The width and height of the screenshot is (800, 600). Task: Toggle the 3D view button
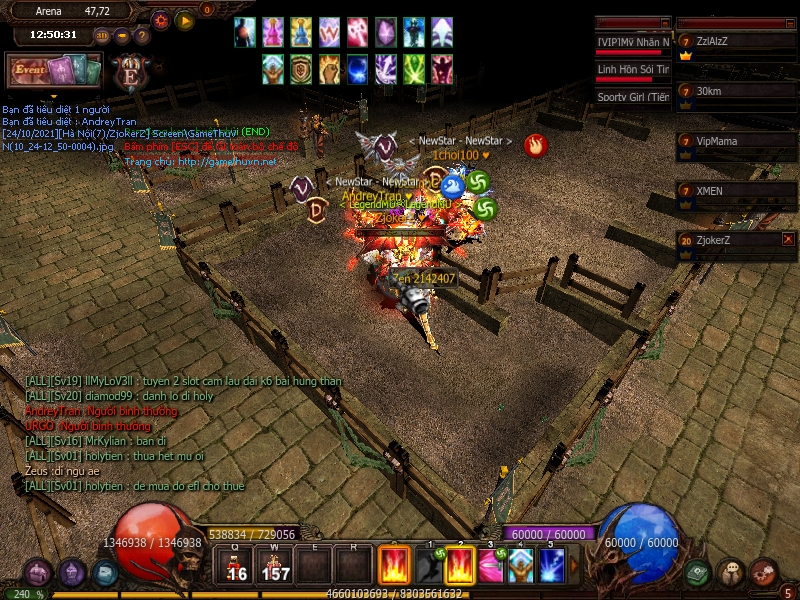(102, 36)
